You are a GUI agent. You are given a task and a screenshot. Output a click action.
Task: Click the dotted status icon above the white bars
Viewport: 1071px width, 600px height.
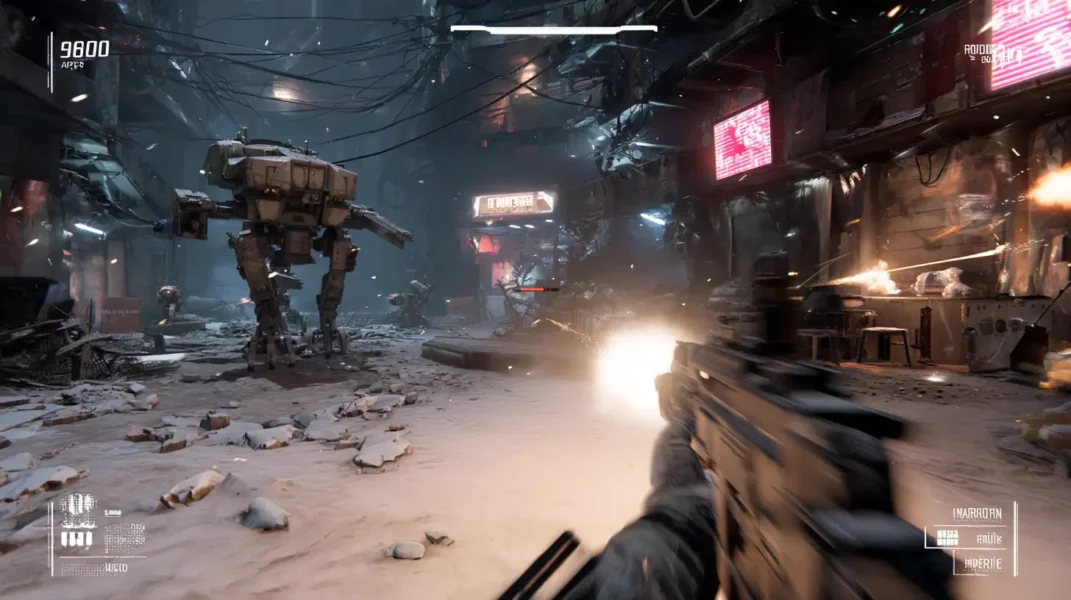click(77, 509)
